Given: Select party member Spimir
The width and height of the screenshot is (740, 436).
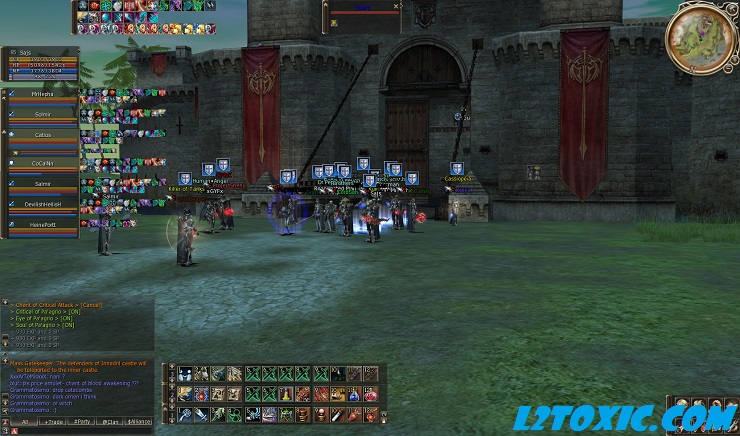Looking at the screenshot, I should click(42, 116).
